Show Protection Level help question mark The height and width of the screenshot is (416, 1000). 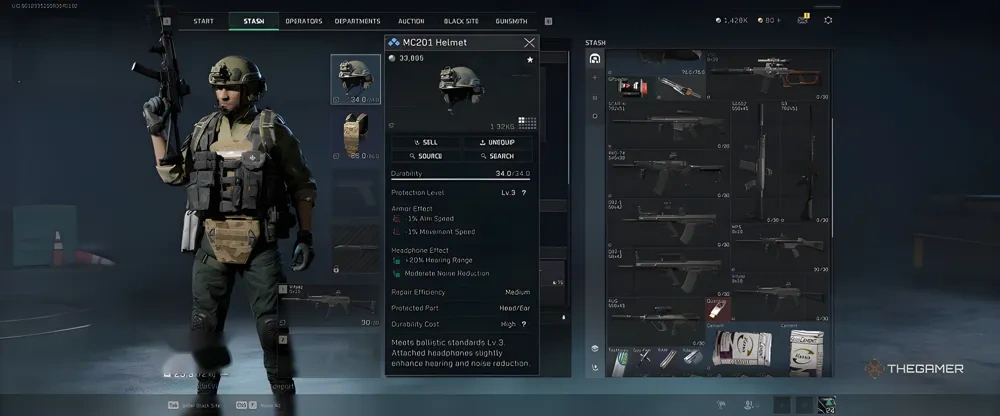point(524,192)
